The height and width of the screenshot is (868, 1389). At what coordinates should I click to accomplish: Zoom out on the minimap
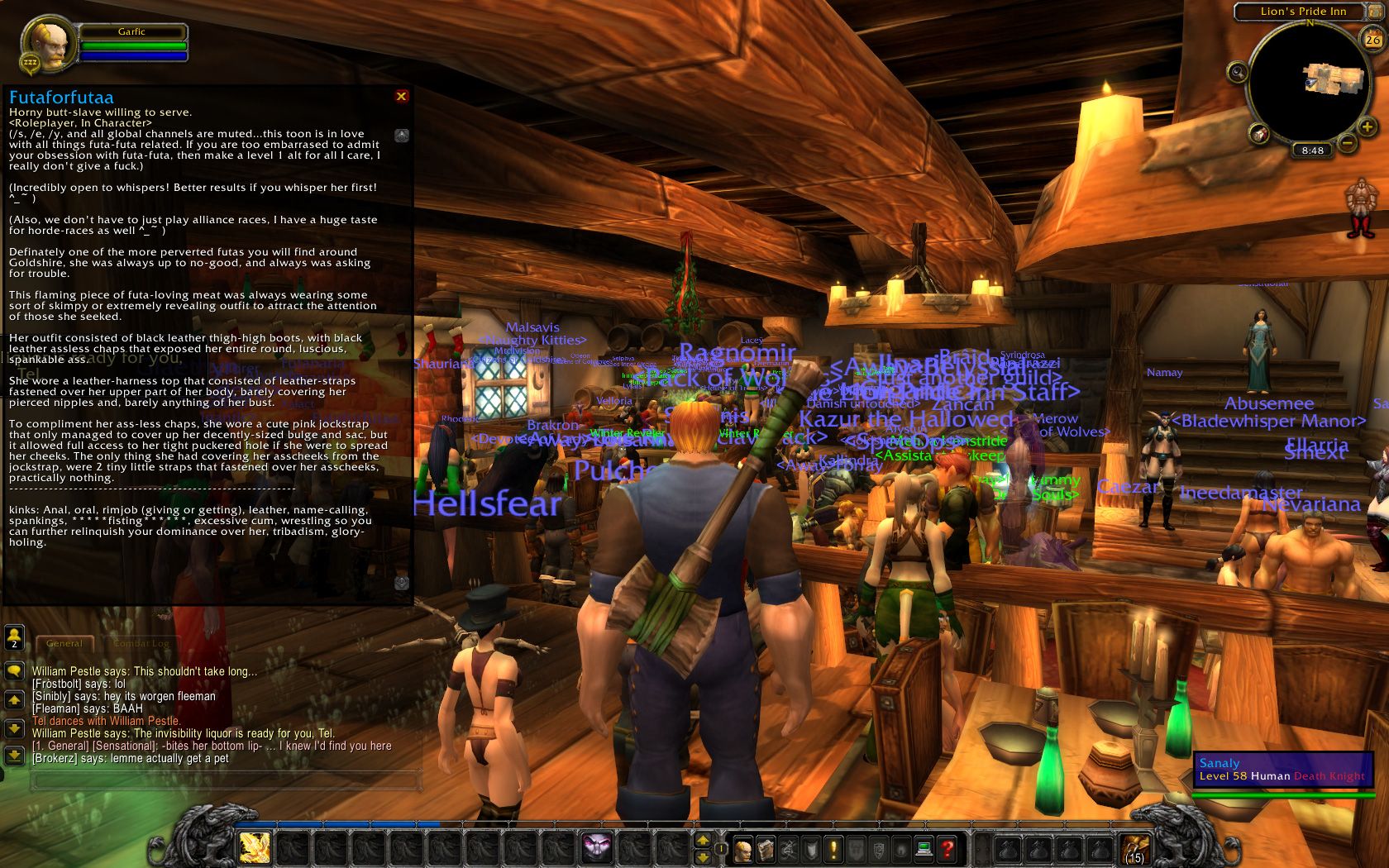(1347, 143)
